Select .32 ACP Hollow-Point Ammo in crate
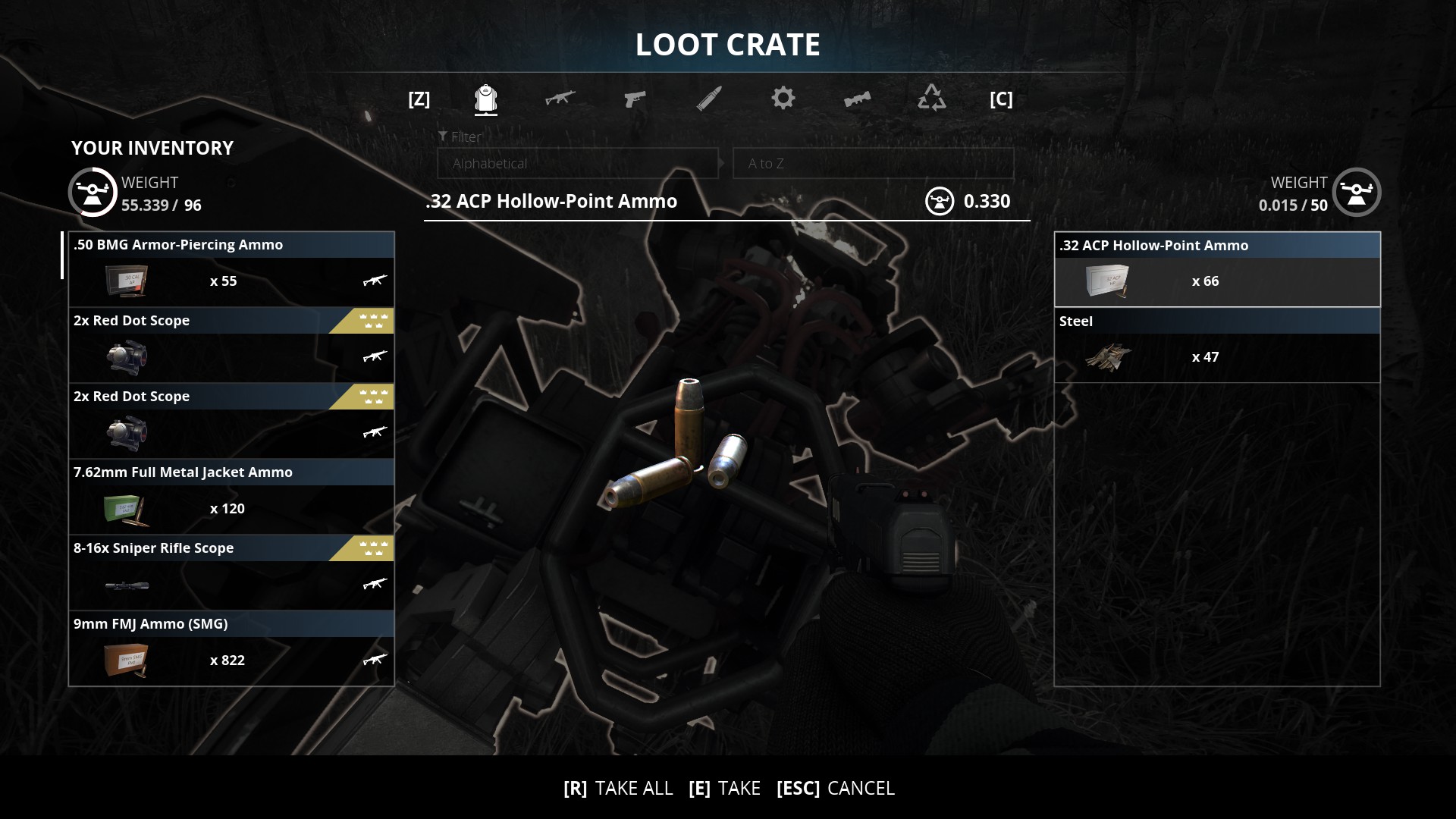This screenshot has height=819, width=1456. click(1217, 269)
